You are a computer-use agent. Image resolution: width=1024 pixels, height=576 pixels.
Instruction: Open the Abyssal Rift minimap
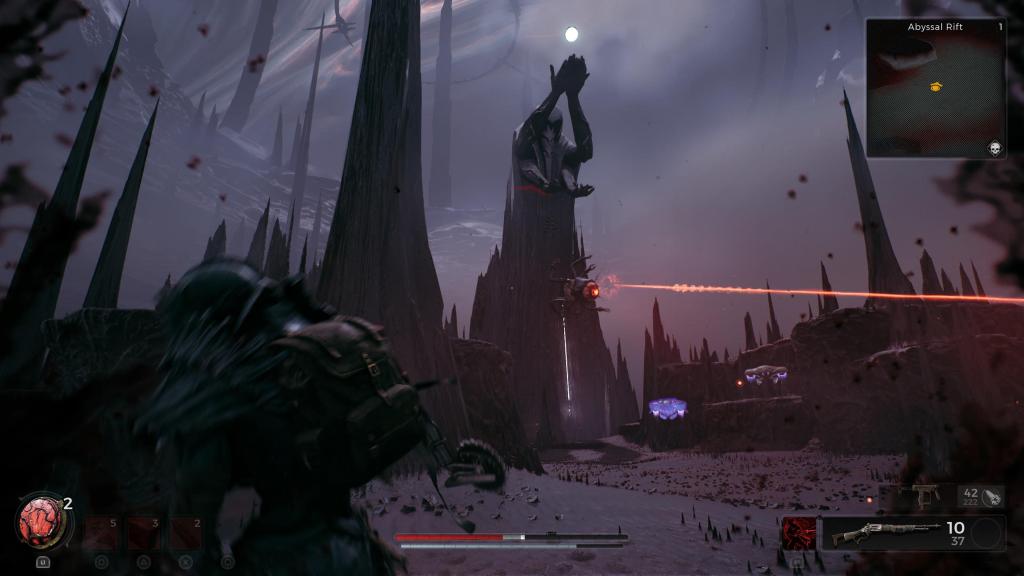pos(935,88)
